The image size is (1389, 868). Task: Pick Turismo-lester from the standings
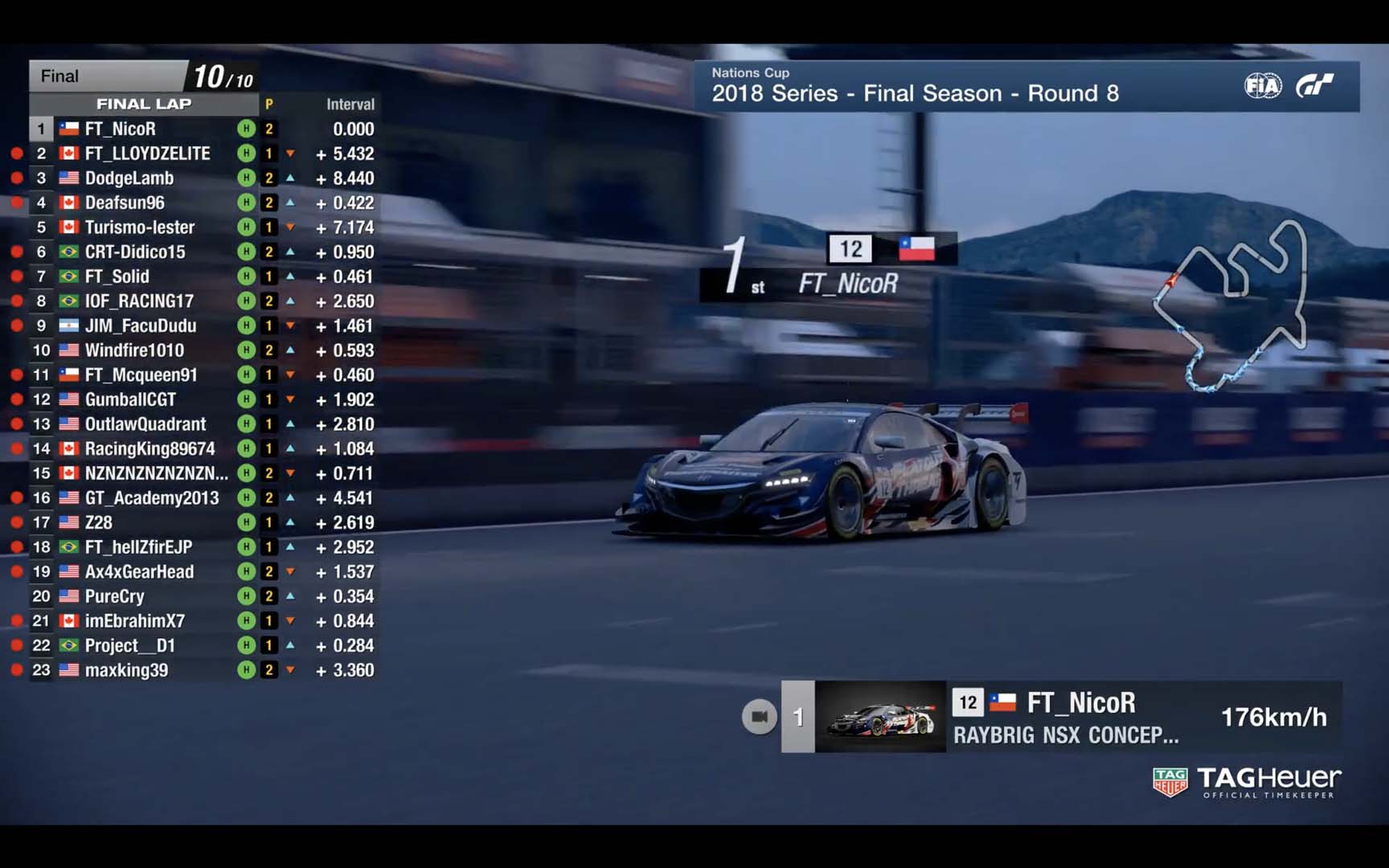[140, 227]
